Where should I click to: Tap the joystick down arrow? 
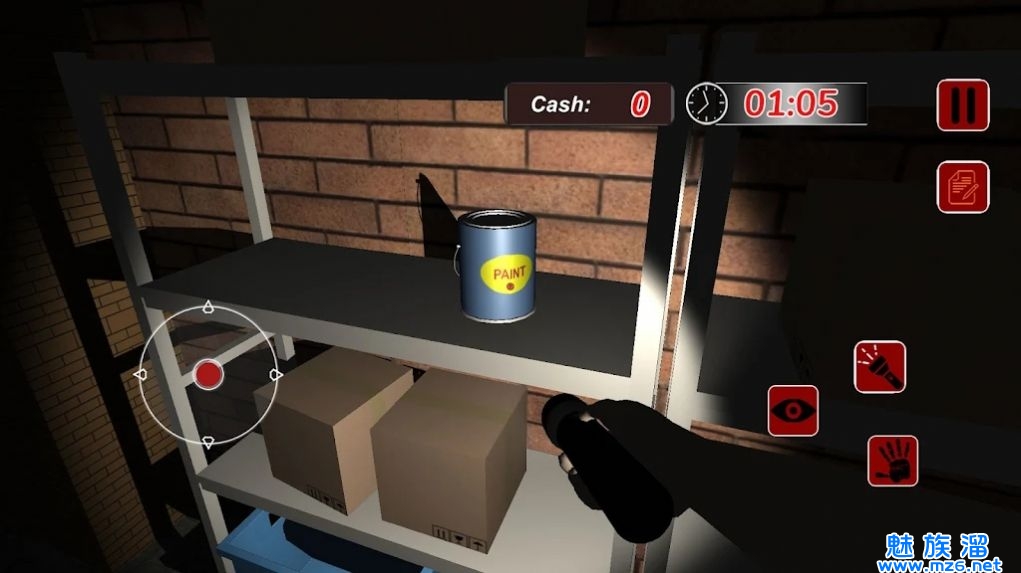[208, 442]
